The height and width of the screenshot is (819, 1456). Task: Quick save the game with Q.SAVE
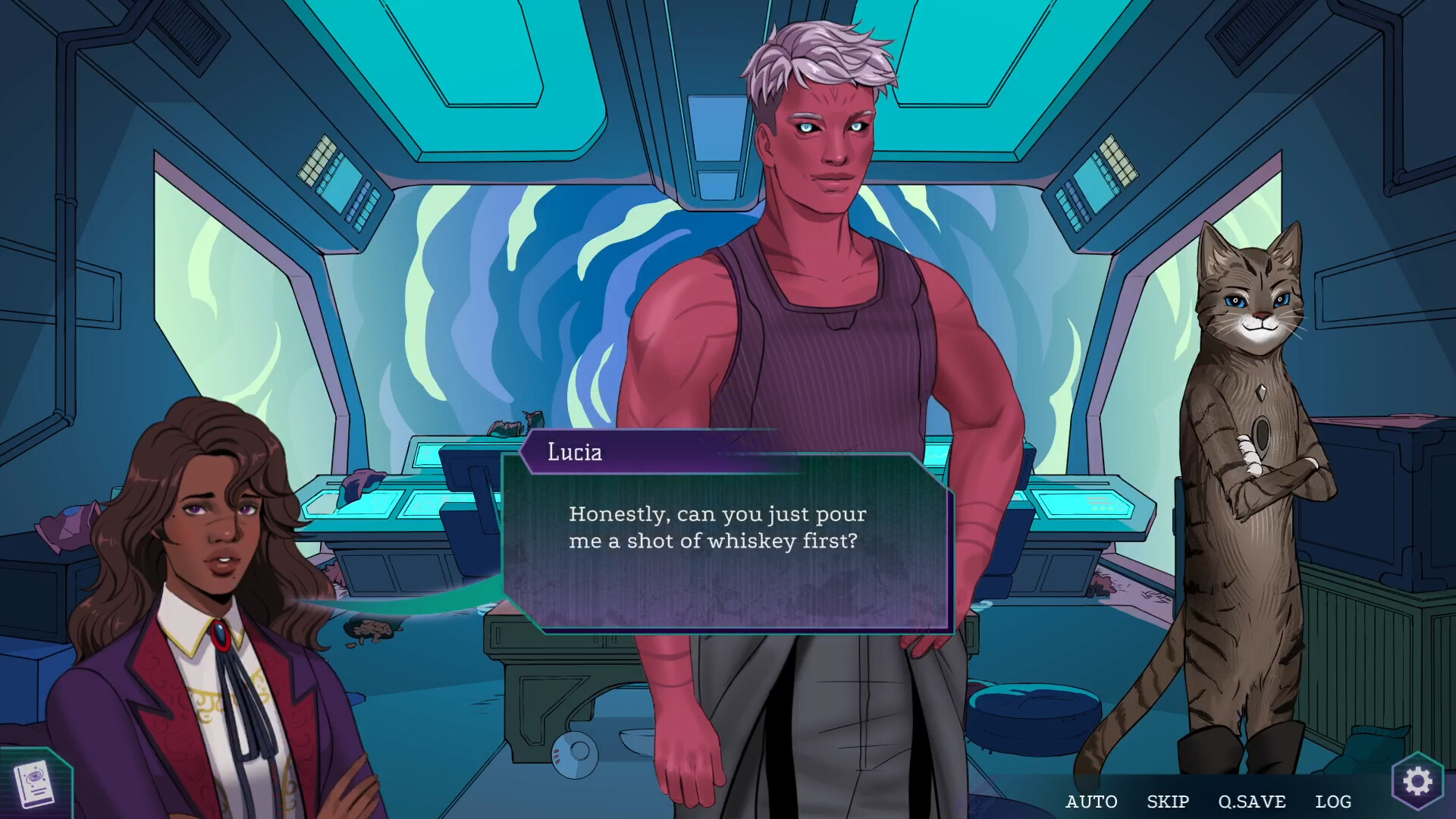point(1251,802)
